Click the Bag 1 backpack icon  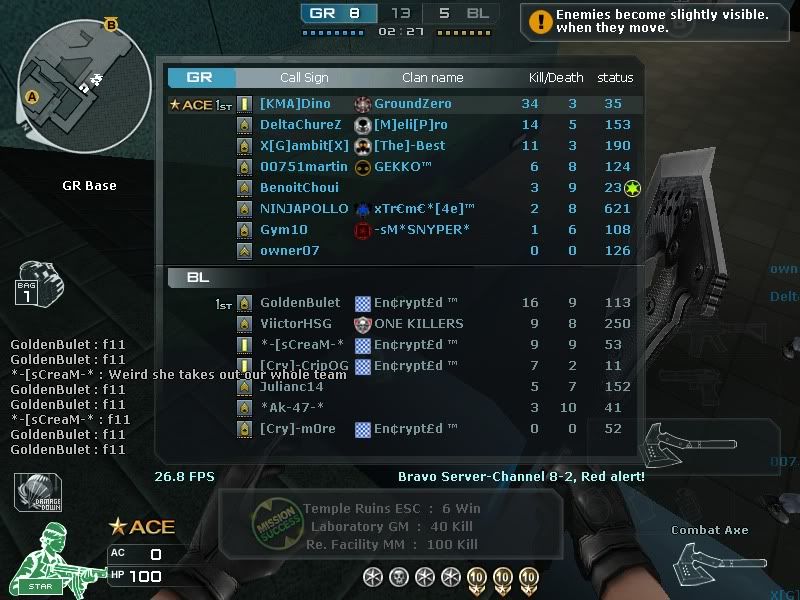coord(38,285)
